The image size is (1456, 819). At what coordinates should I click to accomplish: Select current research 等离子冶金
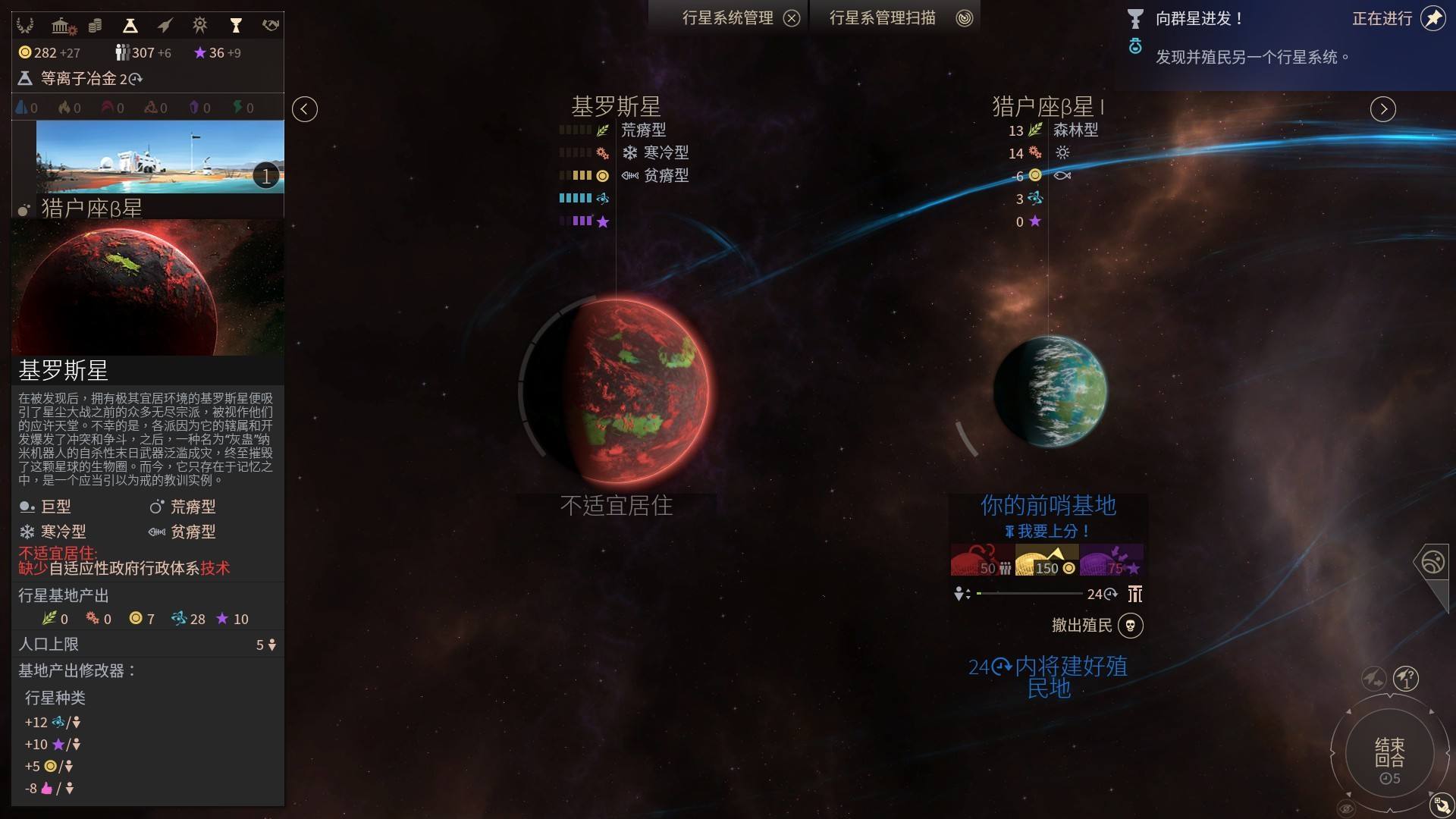click(80, 78)
